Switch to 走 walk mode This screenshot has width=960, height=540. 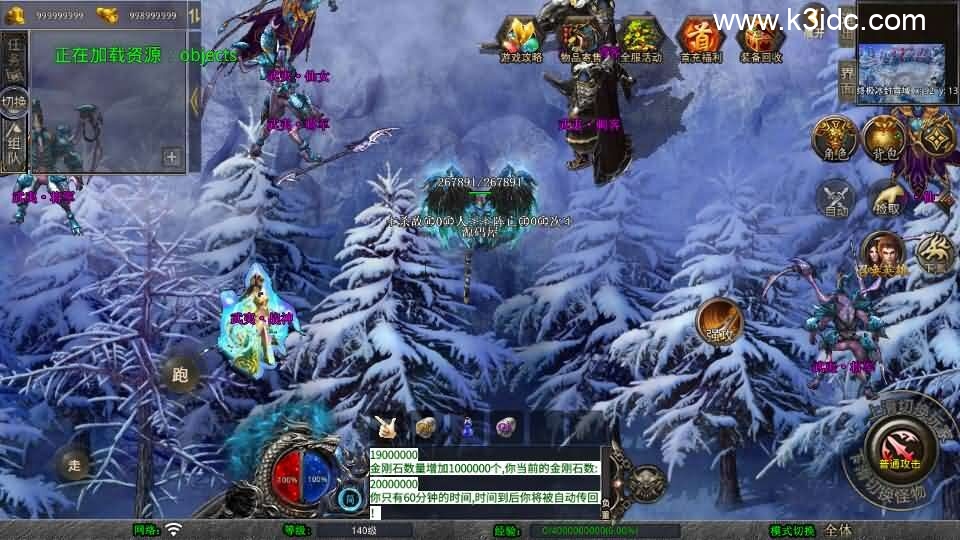[73, 464]
